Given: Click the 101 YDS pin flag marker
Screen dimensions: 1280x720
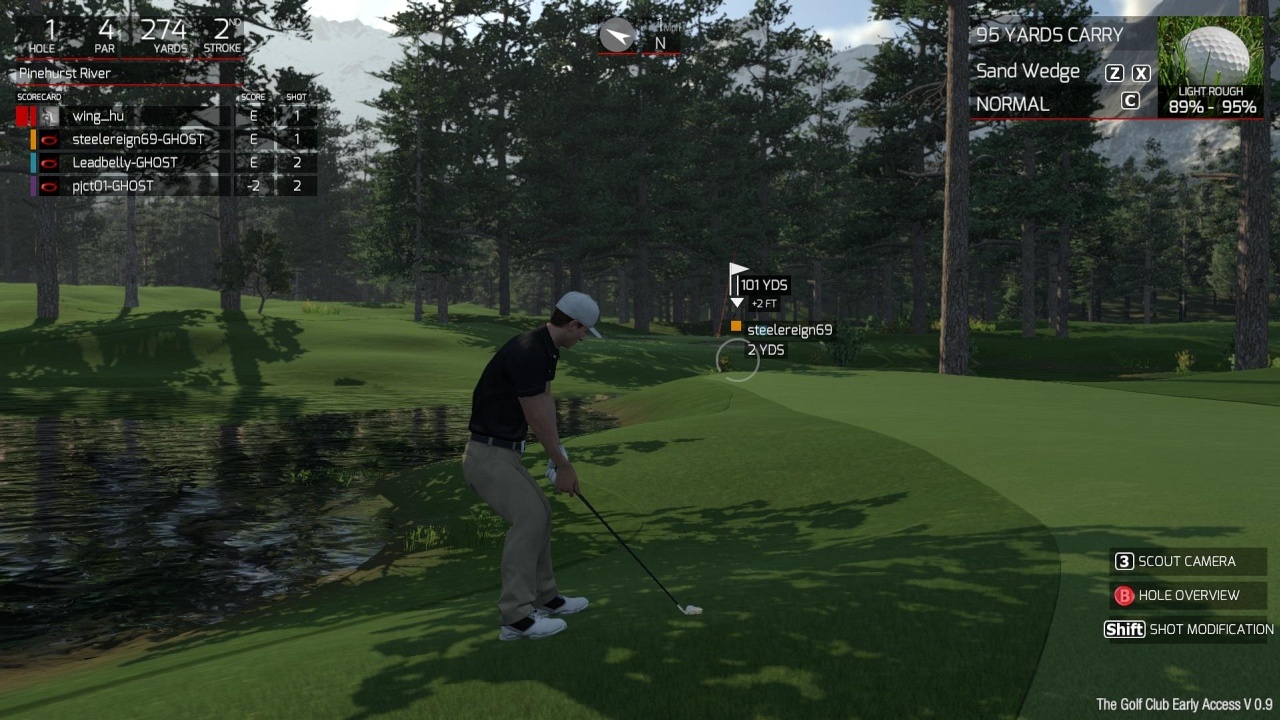Looking at the screenshot, I should pos(738,273).
